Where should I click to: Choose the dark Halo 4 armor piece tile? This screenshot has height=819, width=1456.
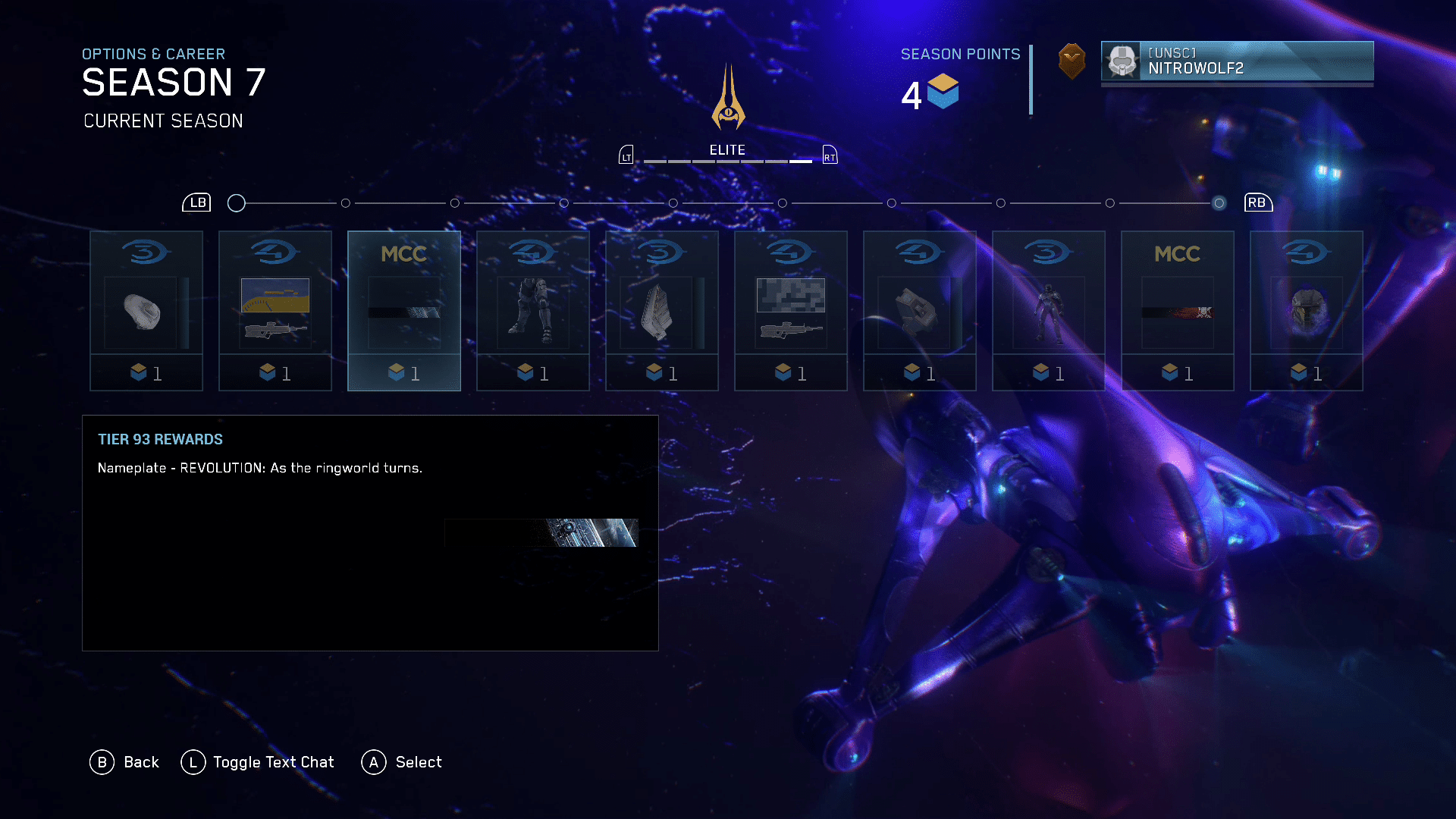coord(920,311)
